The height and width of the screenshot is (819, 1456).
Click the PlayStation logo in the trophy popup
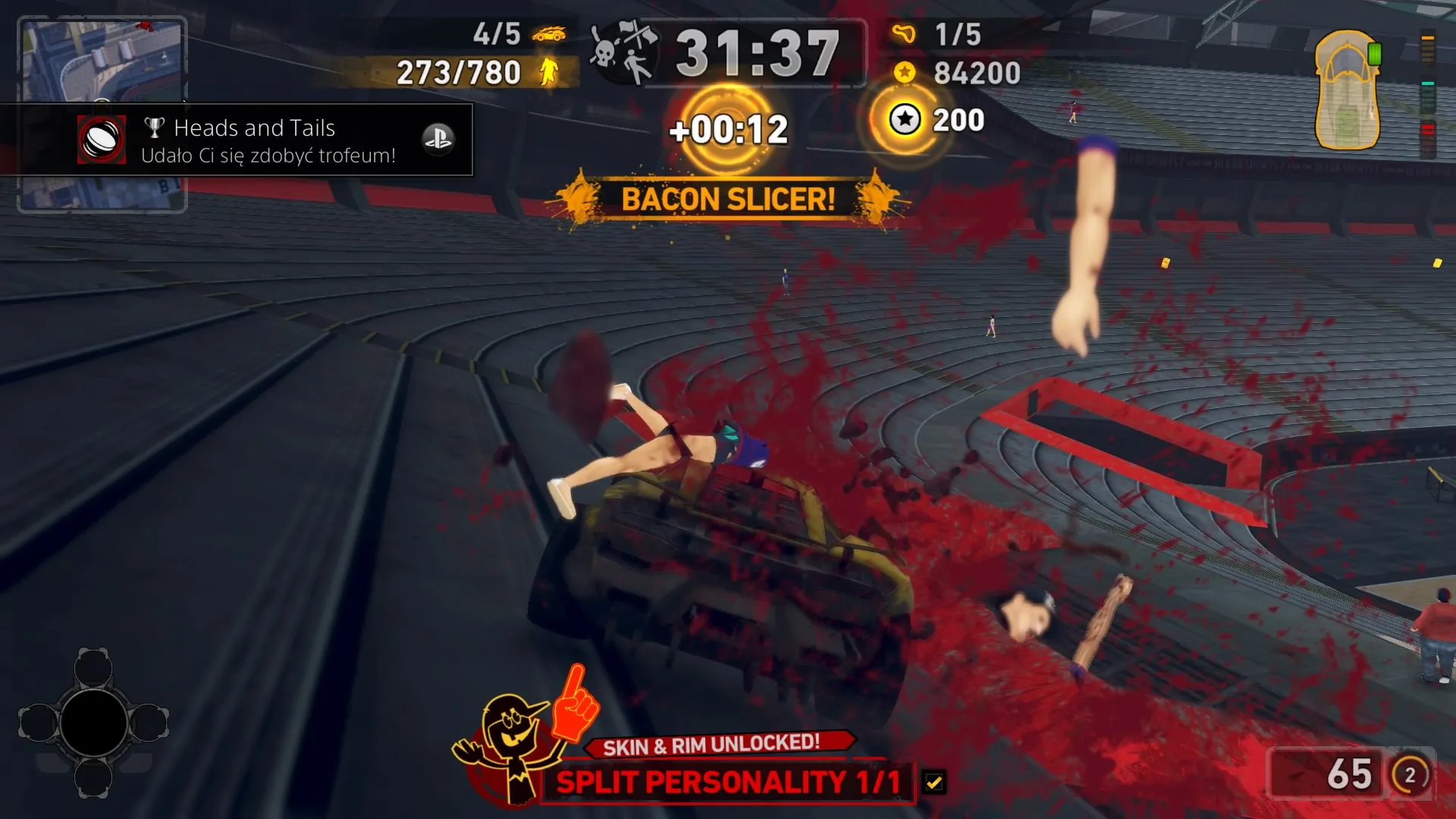coord(440,140)
